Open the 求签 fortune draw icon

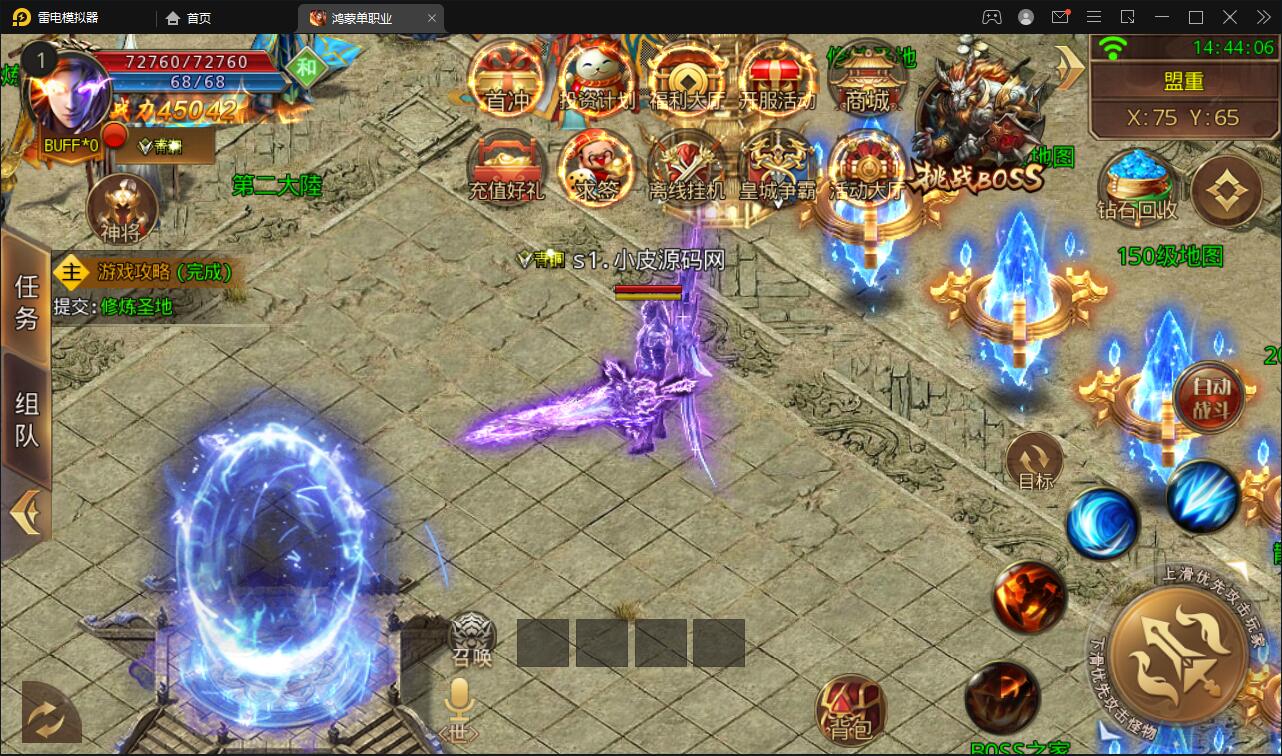click(597, 166)
